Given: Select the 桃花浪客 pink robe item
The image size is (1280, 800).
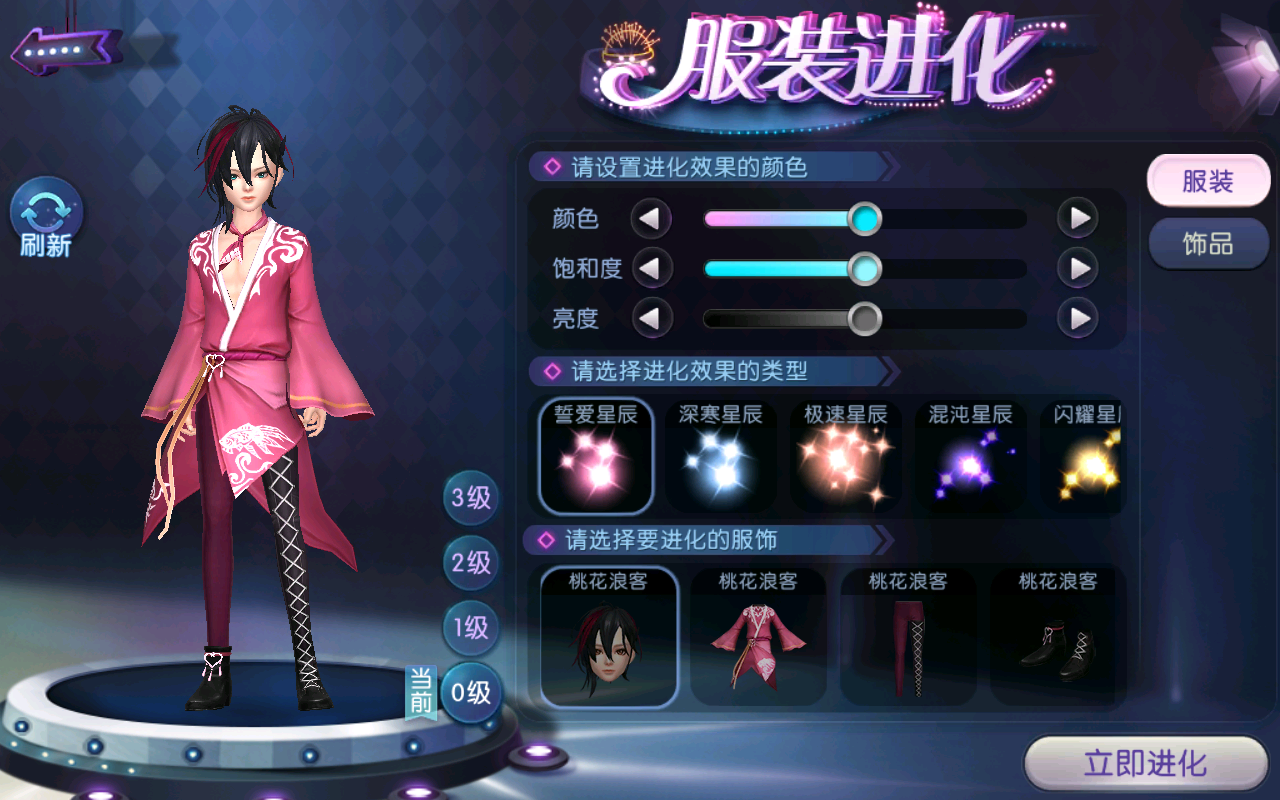Looking at the screenshot, I should pyautogui.click(x=758, y=636).
